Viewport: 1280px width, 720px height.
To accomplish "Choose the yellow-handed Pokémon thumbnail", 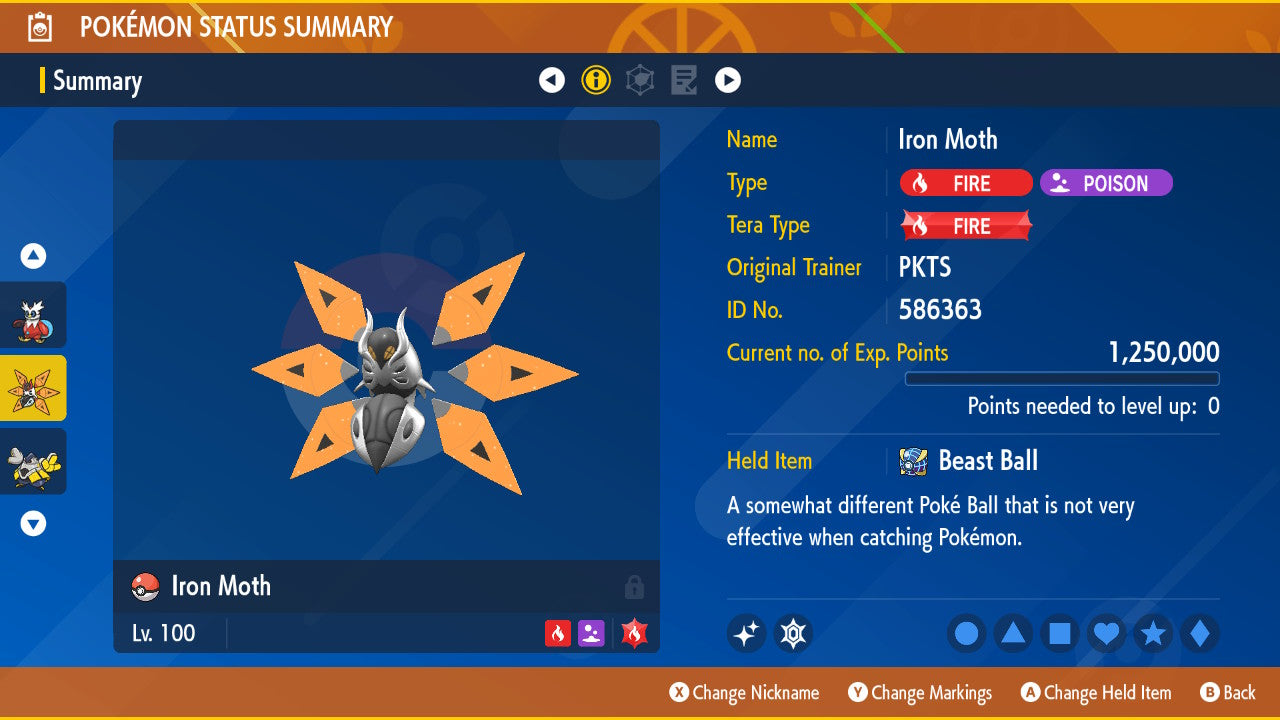I will point(34,461).
